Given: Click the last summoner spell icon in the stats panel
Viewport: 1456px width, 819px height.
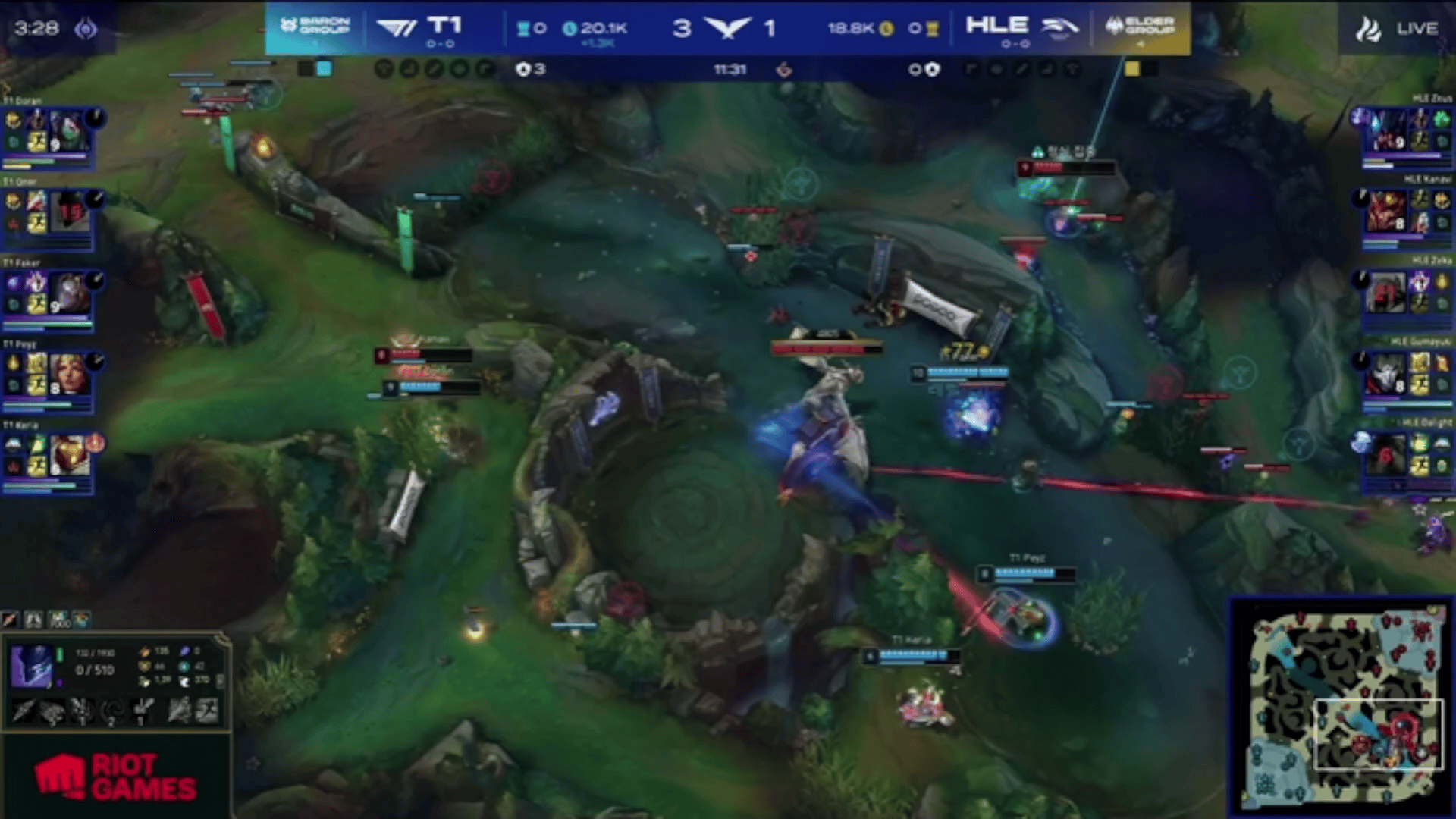Looking at the screenshot, I should click(206, 711).
